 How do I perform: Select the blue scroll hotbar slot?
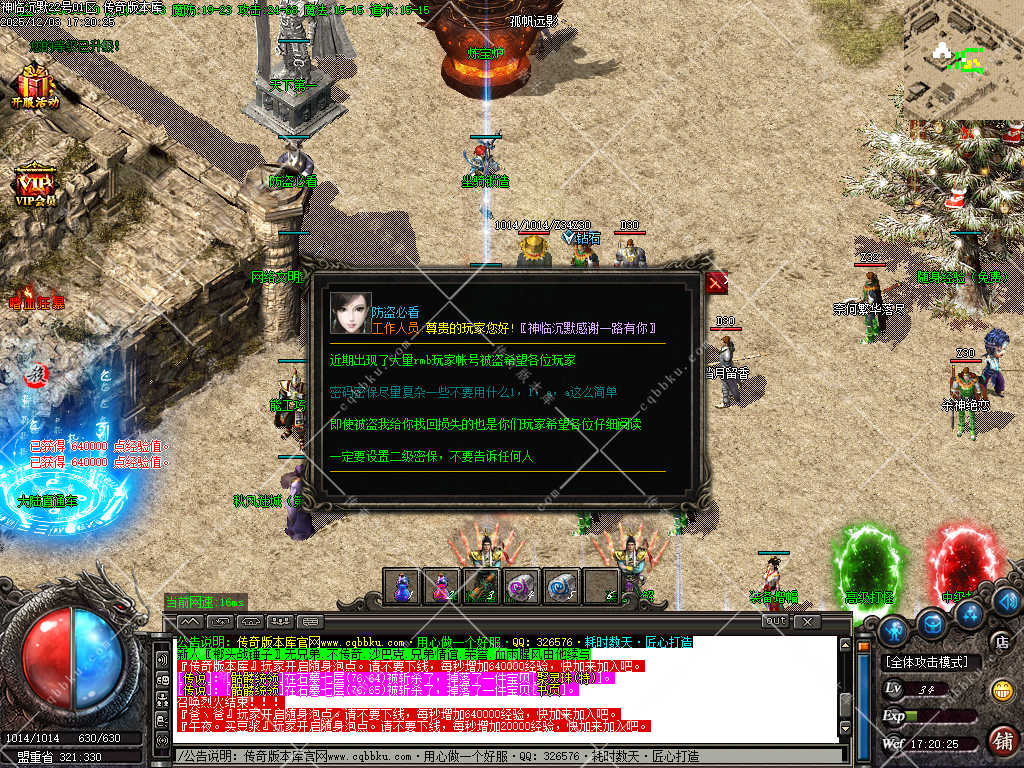(560, 586)
